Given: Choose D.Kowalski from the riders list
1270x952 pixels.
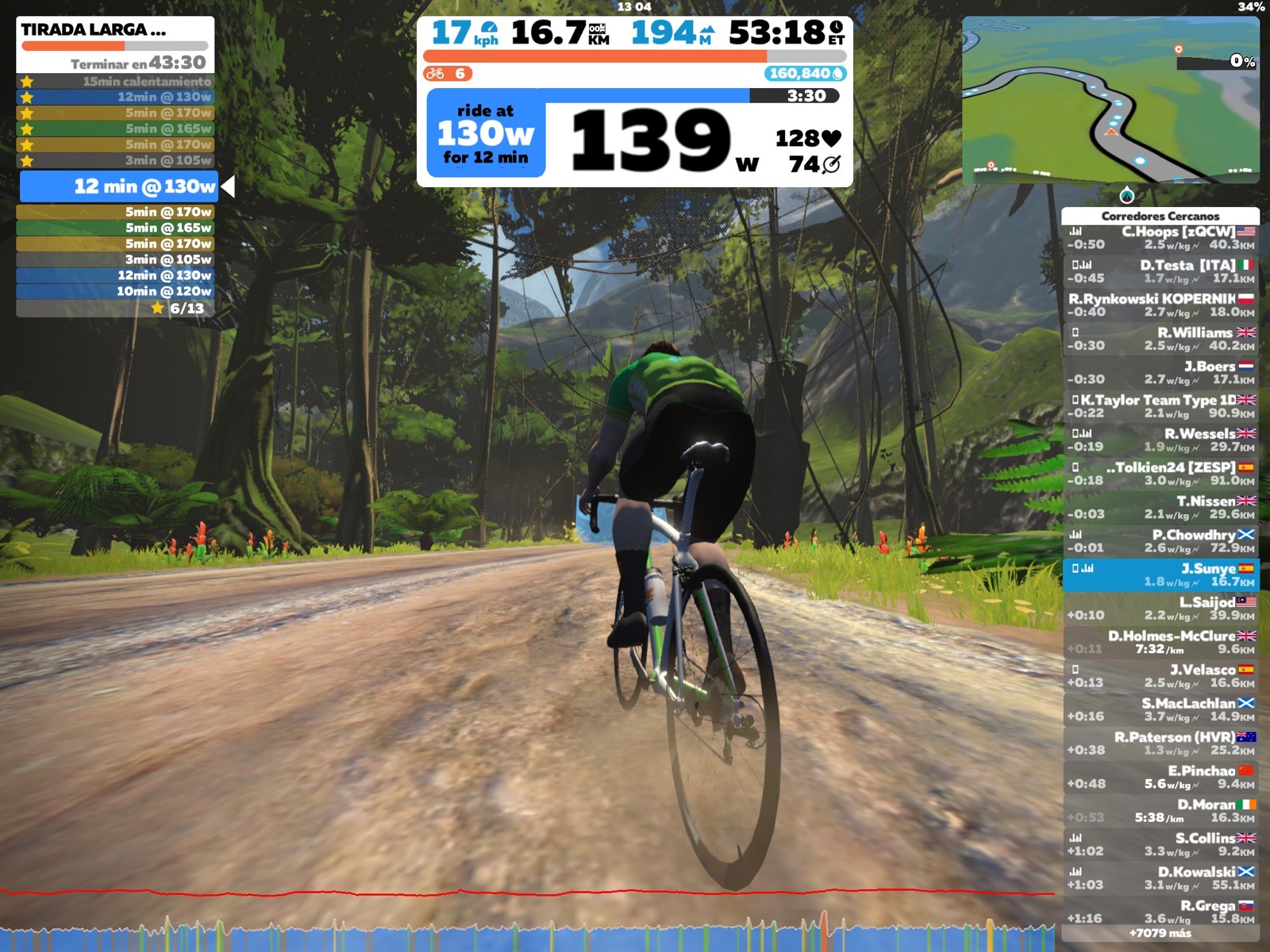Looking at the screenshot, I should click(1160, 878).
